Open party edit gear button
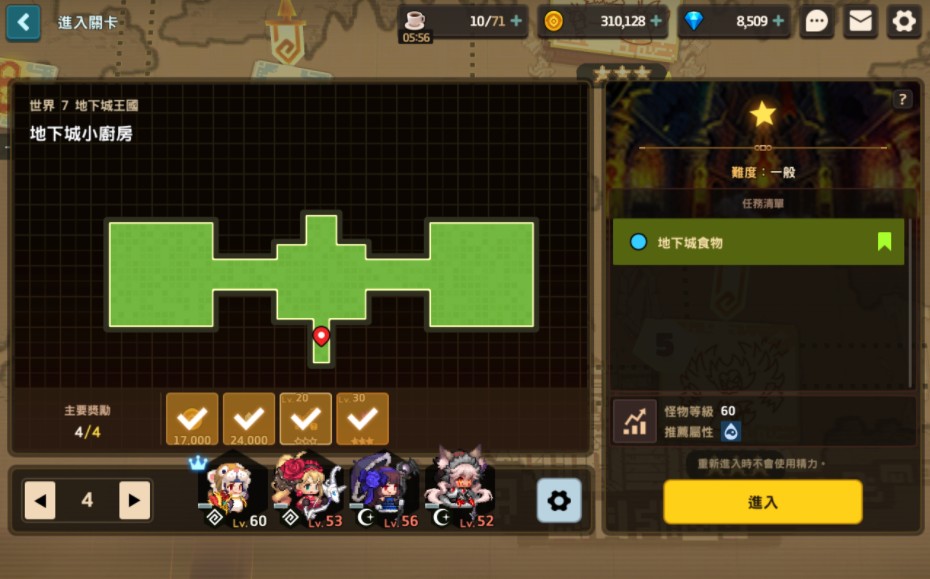The image size is (930, 579). pos(558,500)
